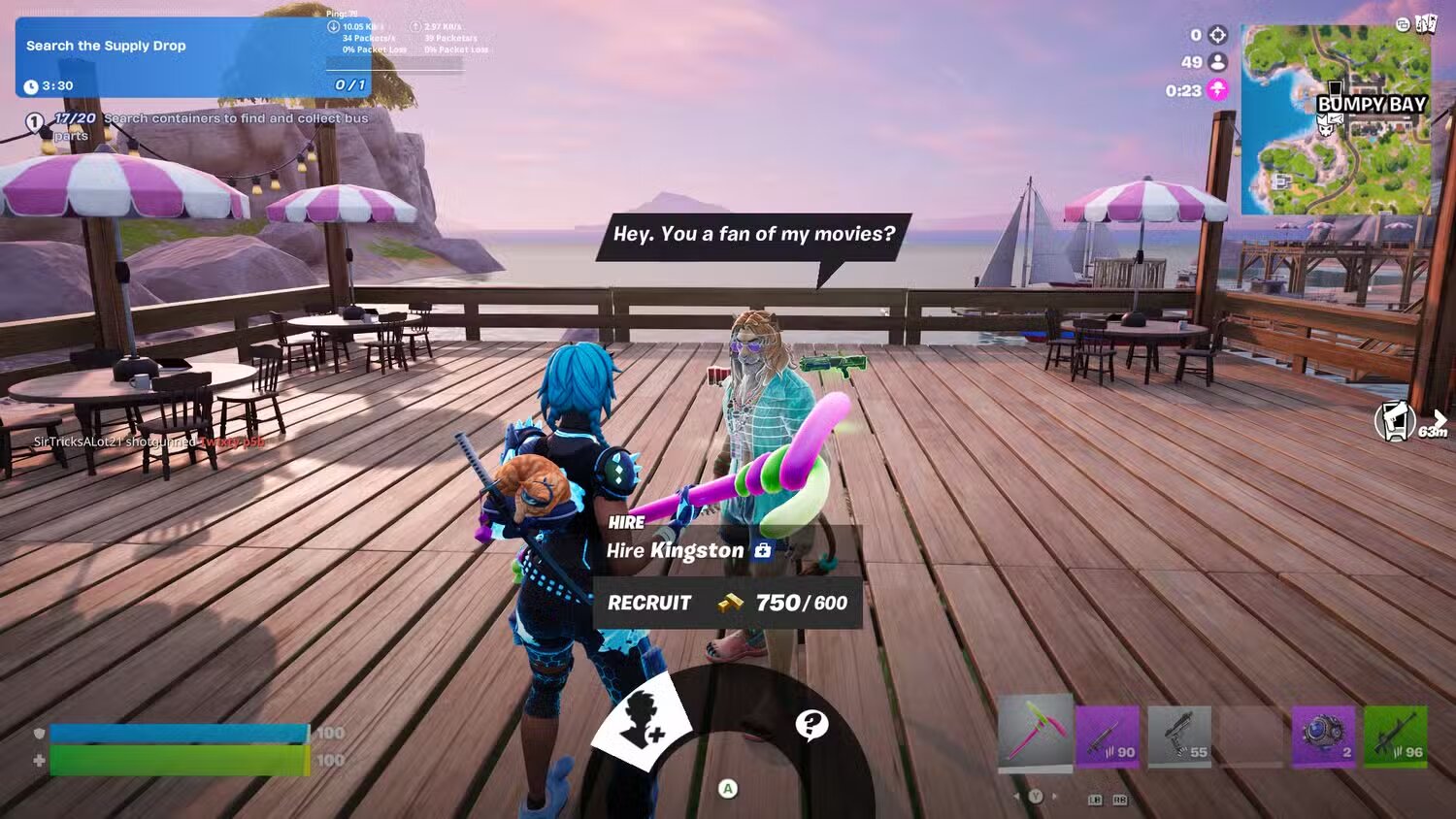Image resolution: width=1456 pixels, height=819 pixels.
Task: Click the players remaining icon showing 49
Action: [1218, 60]
